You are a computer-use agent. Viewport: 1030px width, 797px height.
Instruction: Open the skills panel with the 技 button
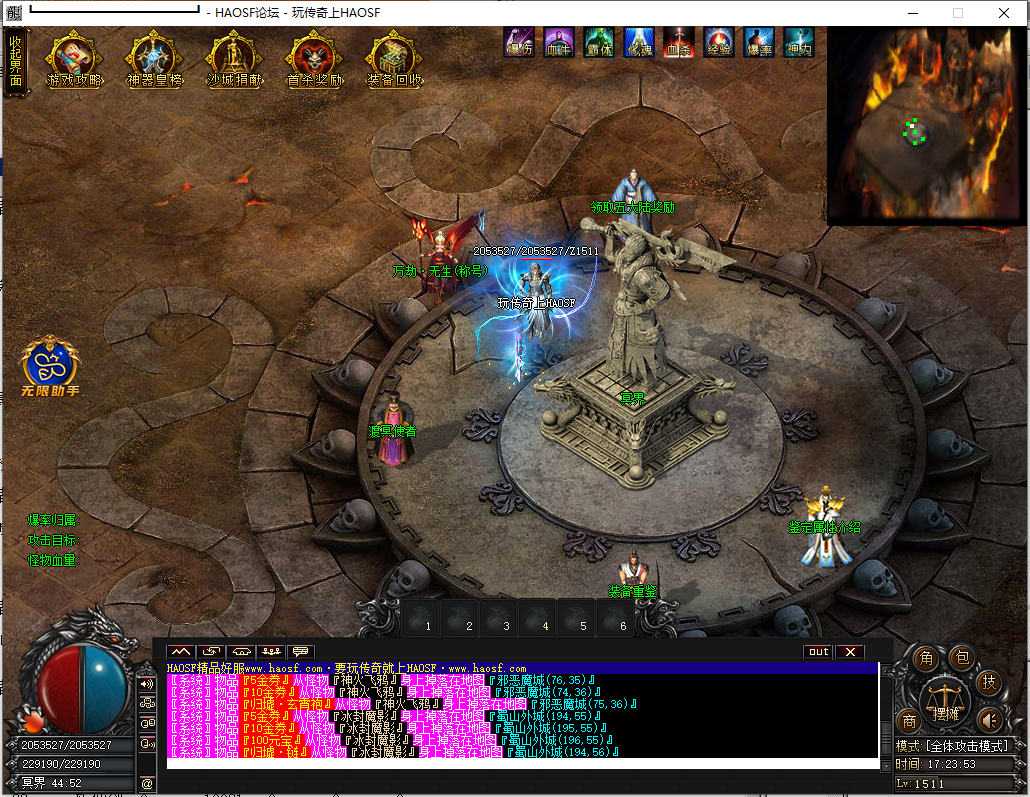[x=989, y=682]
